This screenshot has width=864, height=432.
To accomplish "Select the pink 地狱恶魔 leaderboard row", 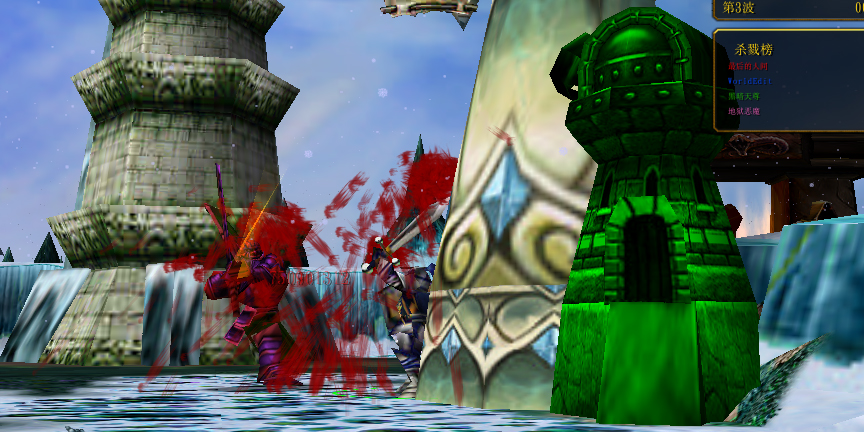I will click(745, 111).
